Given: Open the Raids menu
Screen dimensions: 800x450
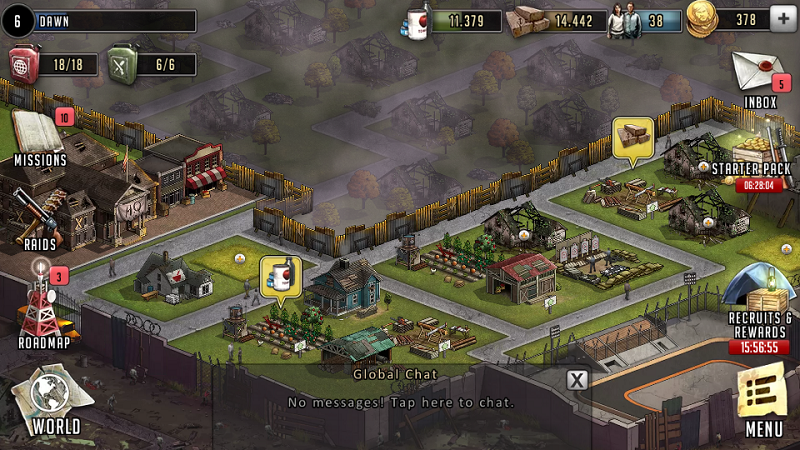Looking at the screenshot, I should (x=42, y=218).
